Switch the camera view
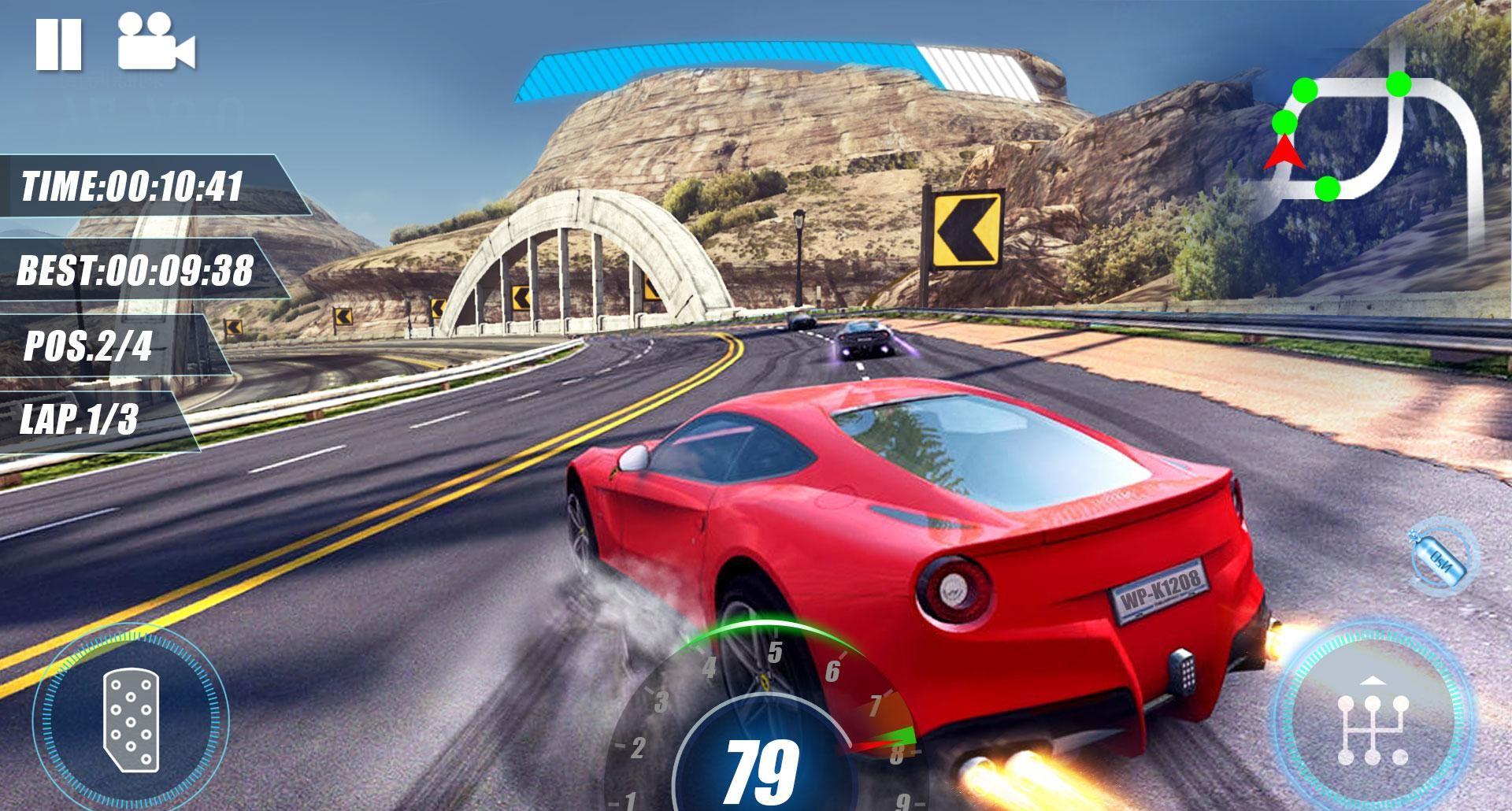 point(156,43)
